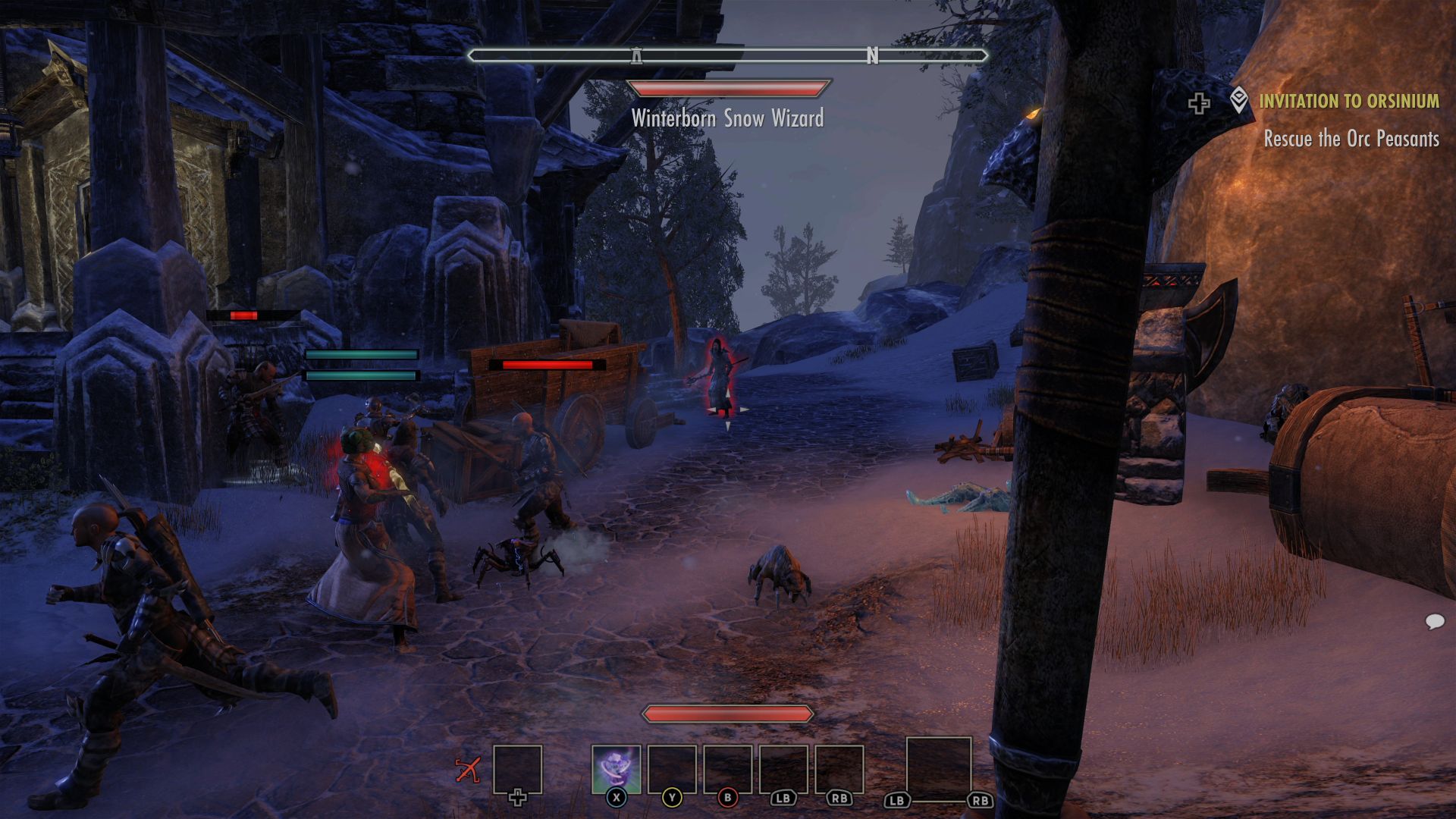Image resolution: width=1456 pixels, height=819 pixels.
Task: Activate the purple skull ability slot
Action: 616,769
